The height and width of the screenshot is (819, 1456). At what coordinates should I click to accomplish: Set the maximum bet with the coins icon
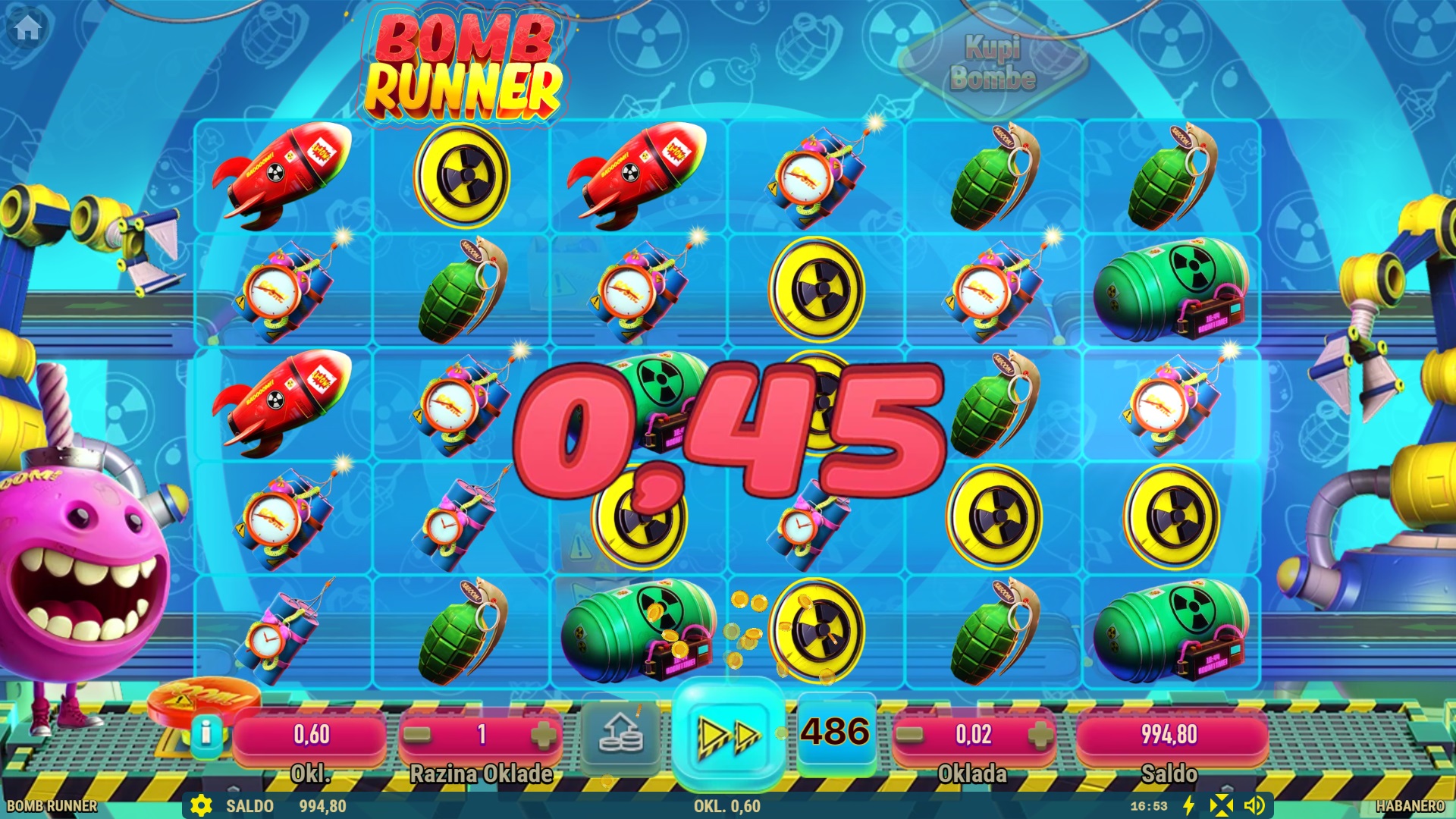(x=620, y=734)
